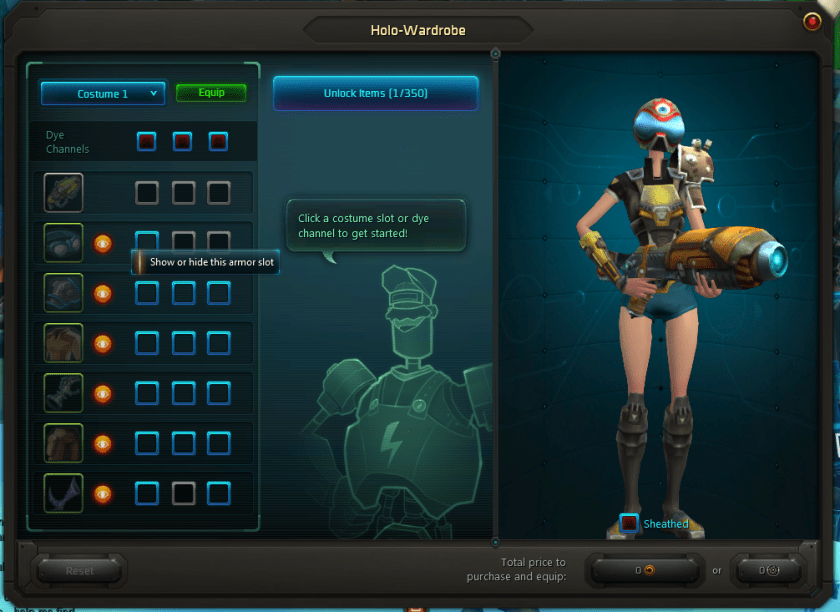Open Unlock Items (1/350)
Viewport: 840px width, 612px height.
375,93
